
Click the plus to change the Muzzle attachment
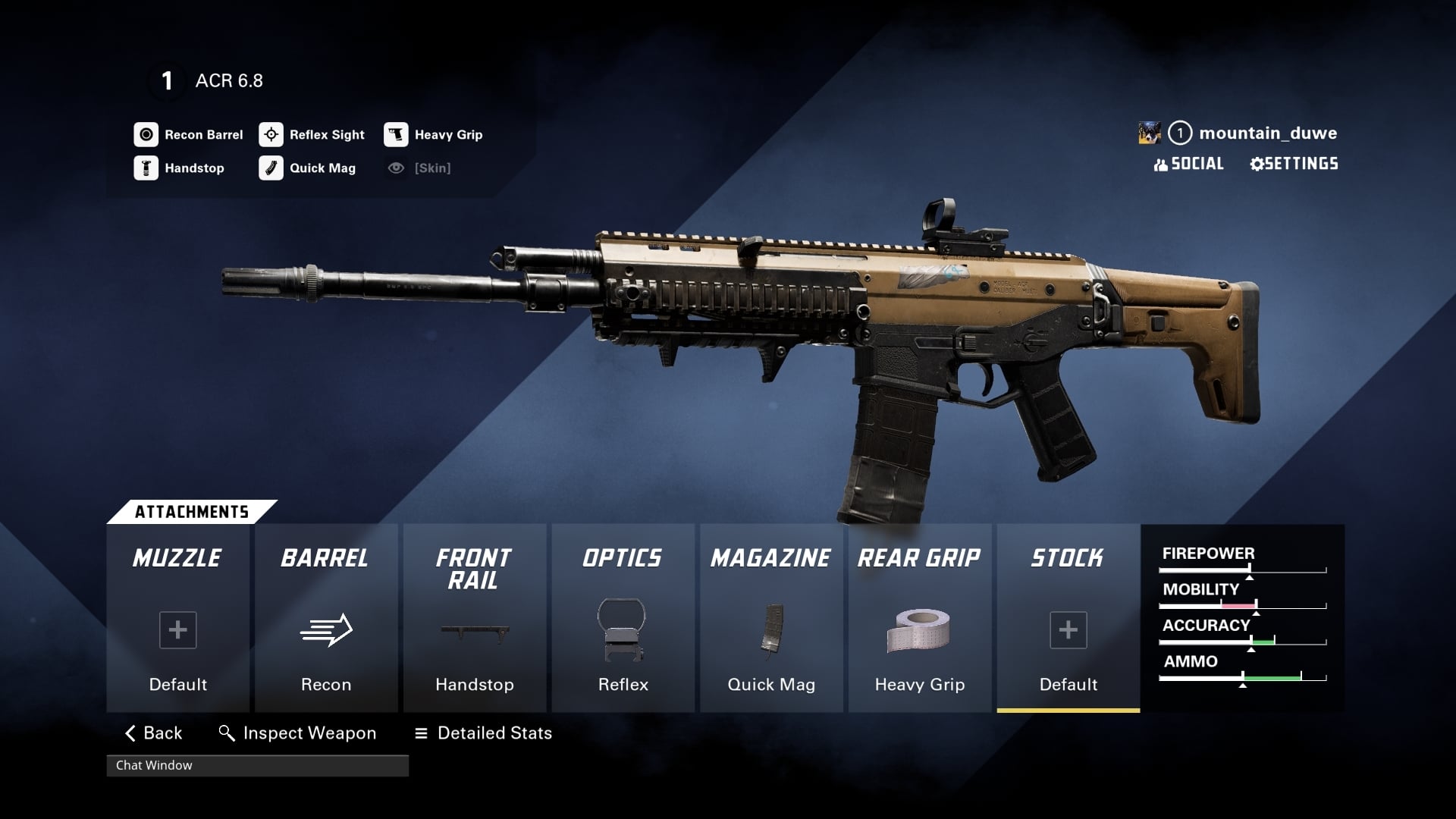click(177, 629)
